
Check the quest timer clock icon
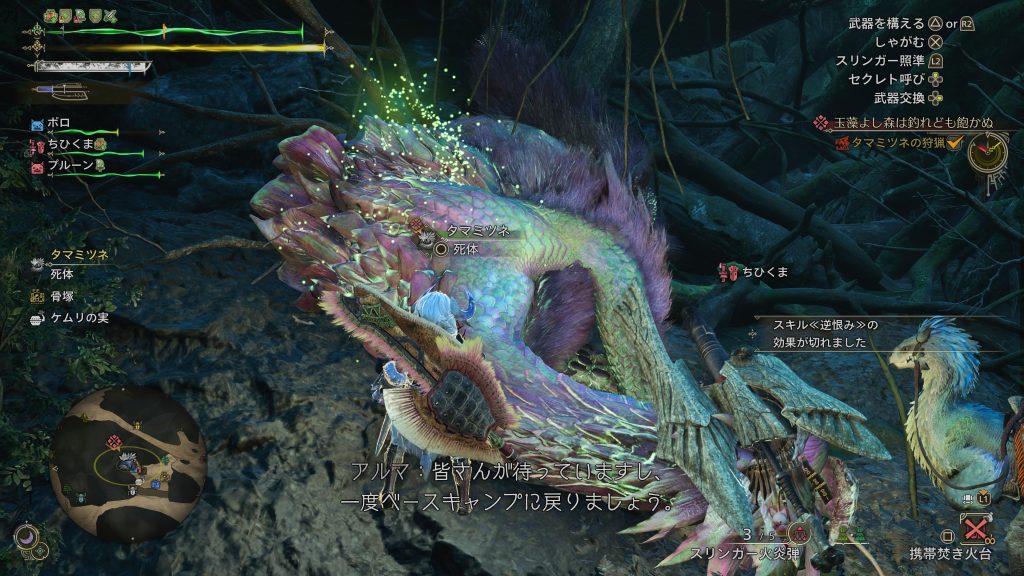(x=986, y=152)
